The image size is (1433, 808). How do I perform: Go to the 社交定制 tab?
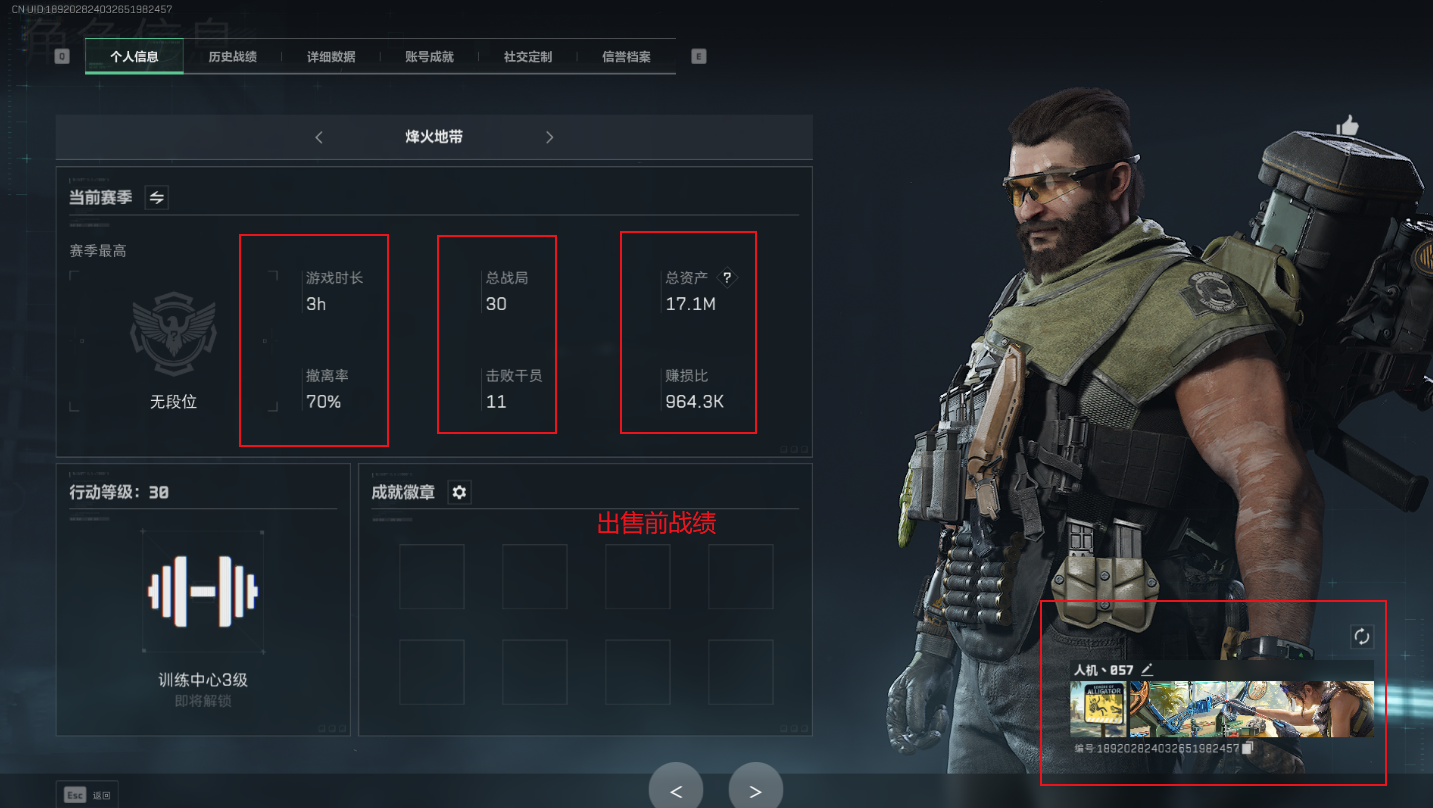coord(528,57)
